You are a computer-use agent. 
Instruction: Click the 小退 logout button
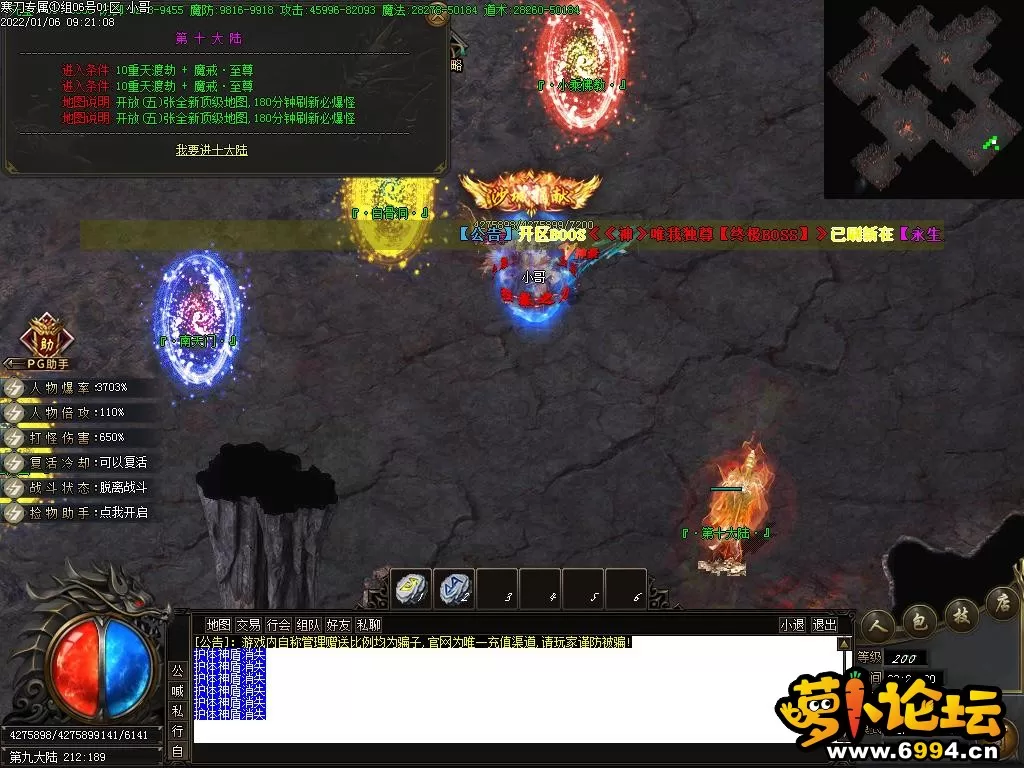pyautogui.click(x=792, y=625)
